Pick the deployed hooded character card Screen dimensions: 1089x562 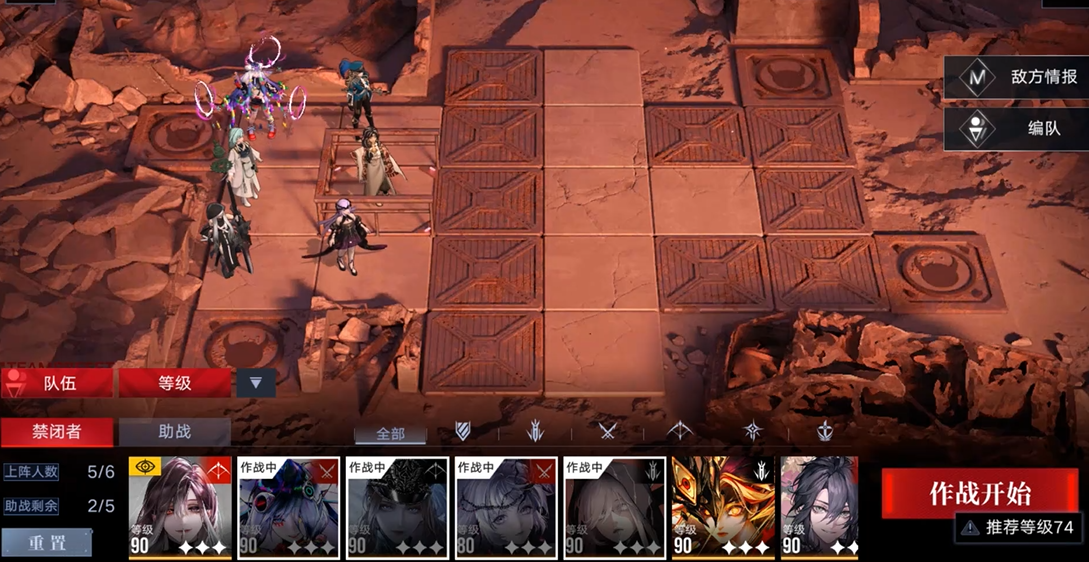pyautogui.click(x=614, y=508)
